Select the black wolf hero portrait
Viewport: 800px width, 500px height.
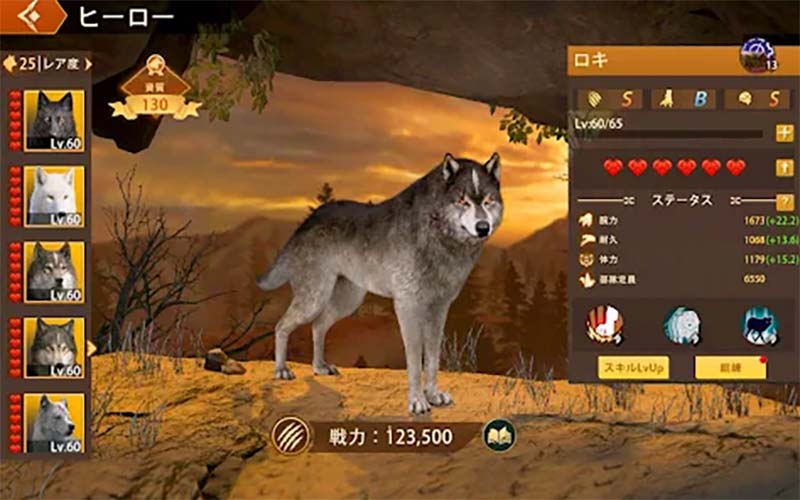point(54,121)
